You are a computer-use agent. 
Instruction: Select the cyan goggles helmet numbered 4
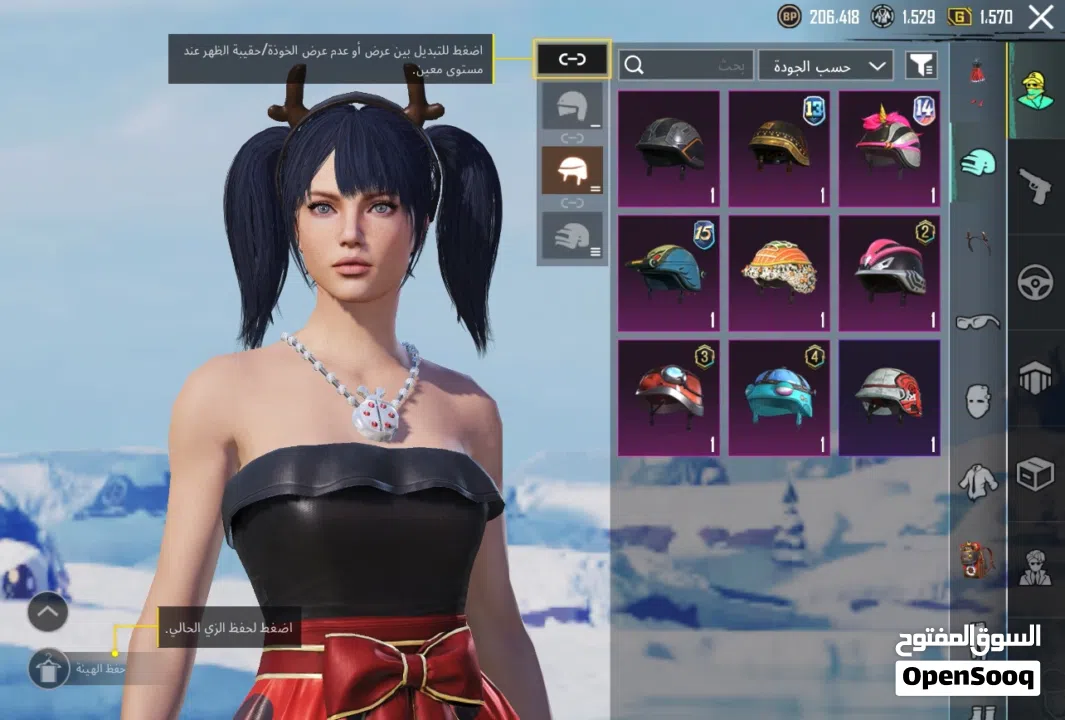[778, 398]
